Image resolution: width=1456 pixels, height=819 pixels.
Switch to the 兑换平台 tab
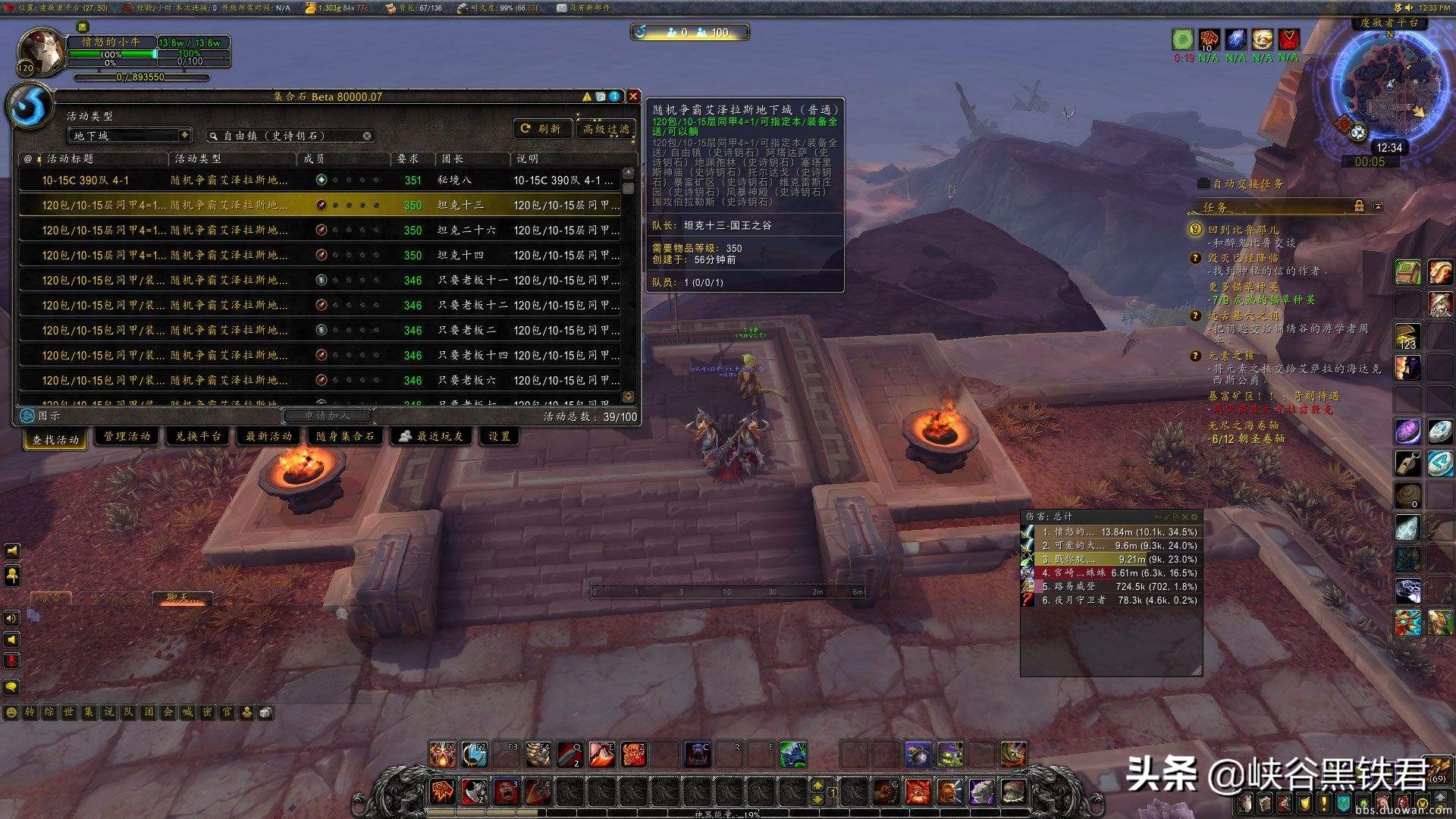(x=198, y=436)
